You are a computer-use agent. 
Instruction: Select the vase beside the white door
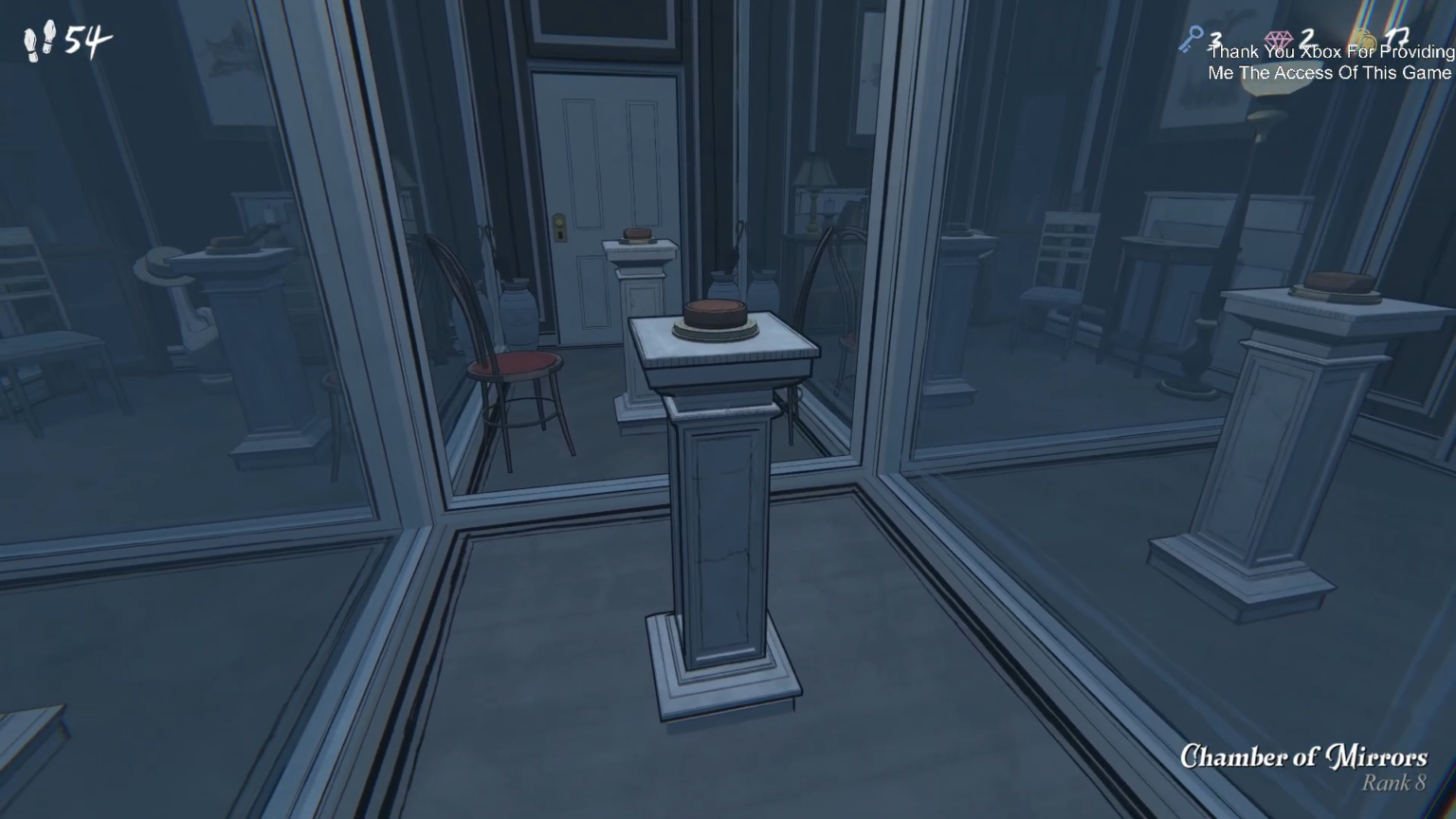pos(518,313)
